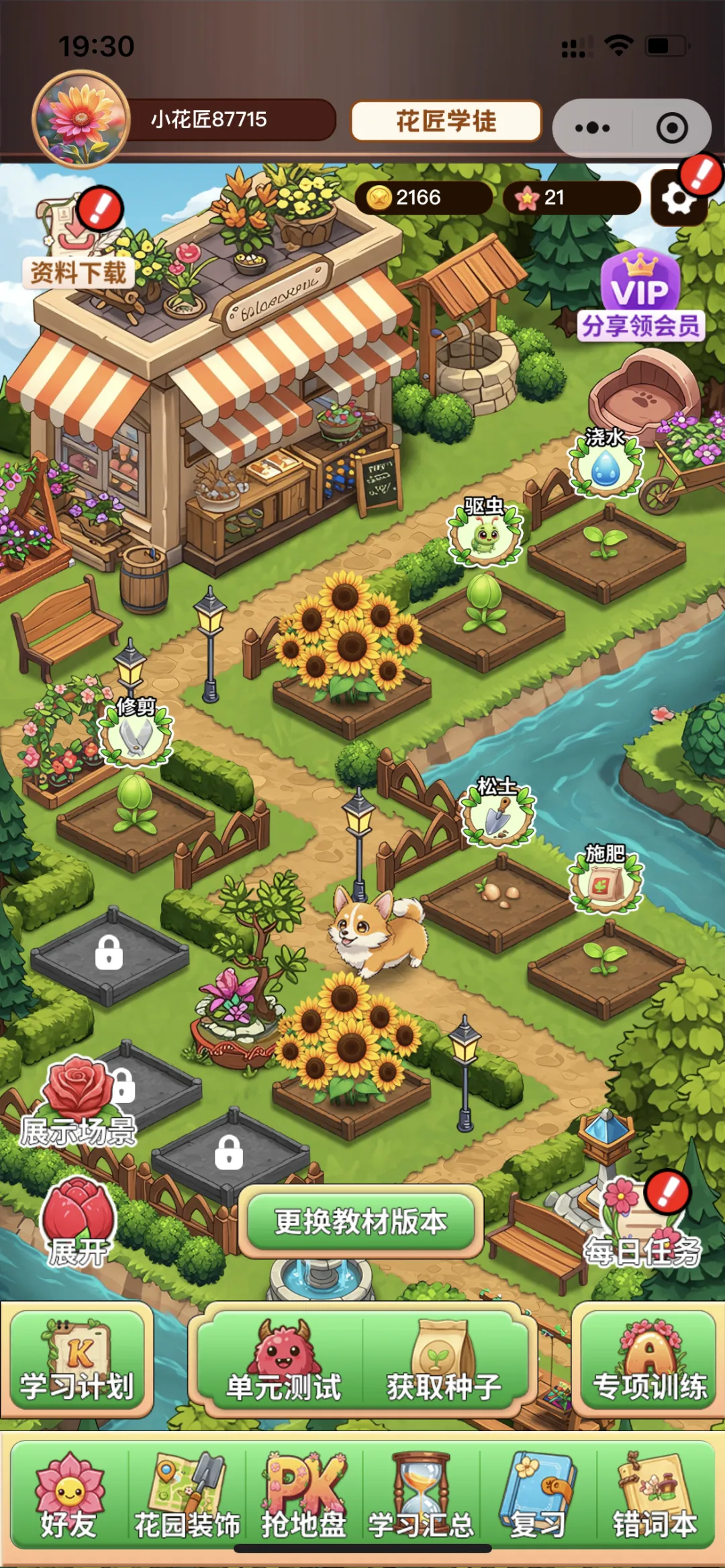Apply fertilizer with the 施肥 bubble
The width and height of the screenshot is (725, 1568).
click(x=606, y=882)
